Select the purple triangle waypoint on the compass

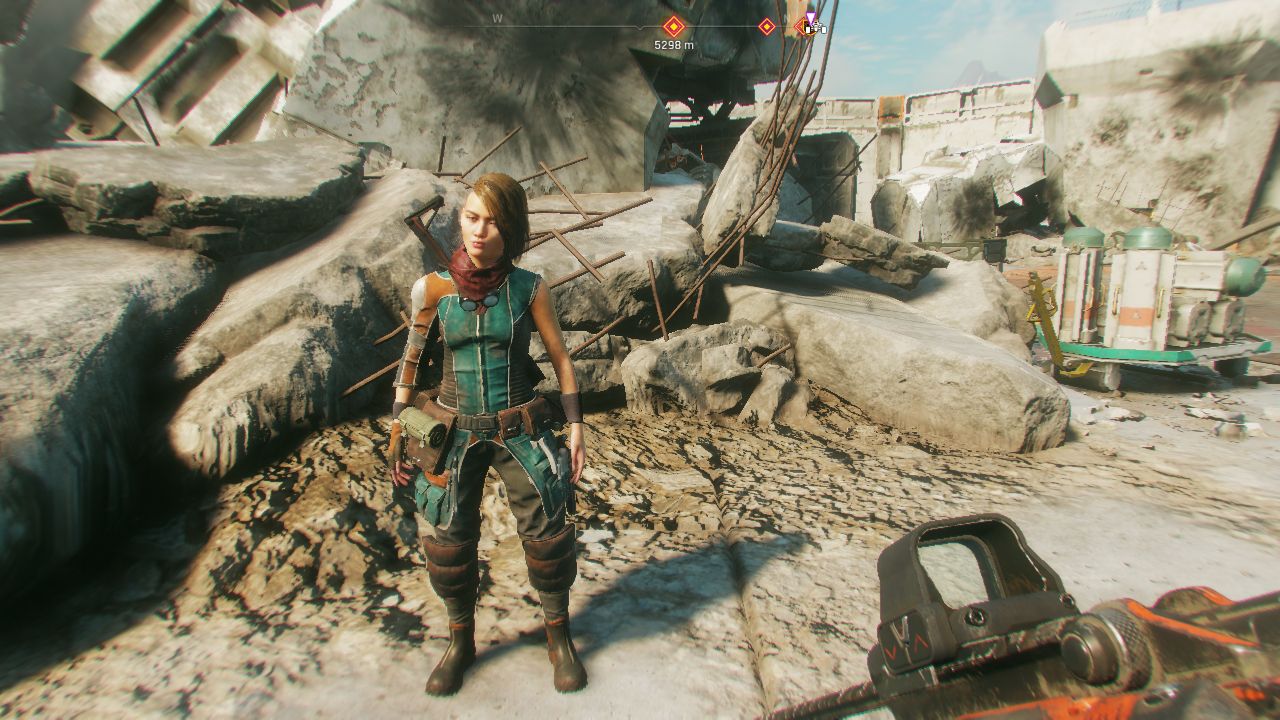(x=811, y=17)
